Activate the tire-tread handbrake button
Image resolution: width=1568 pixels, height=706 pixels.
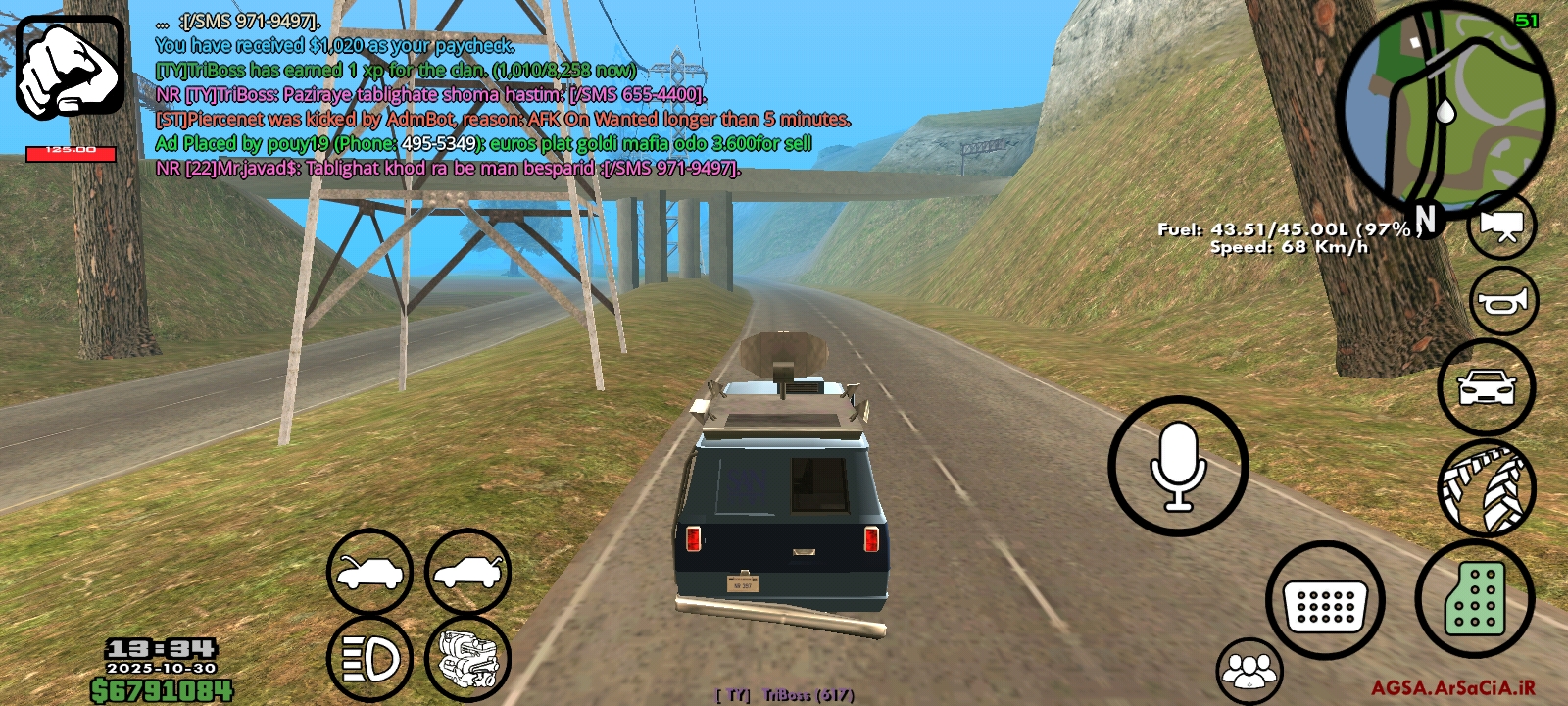1486,487
